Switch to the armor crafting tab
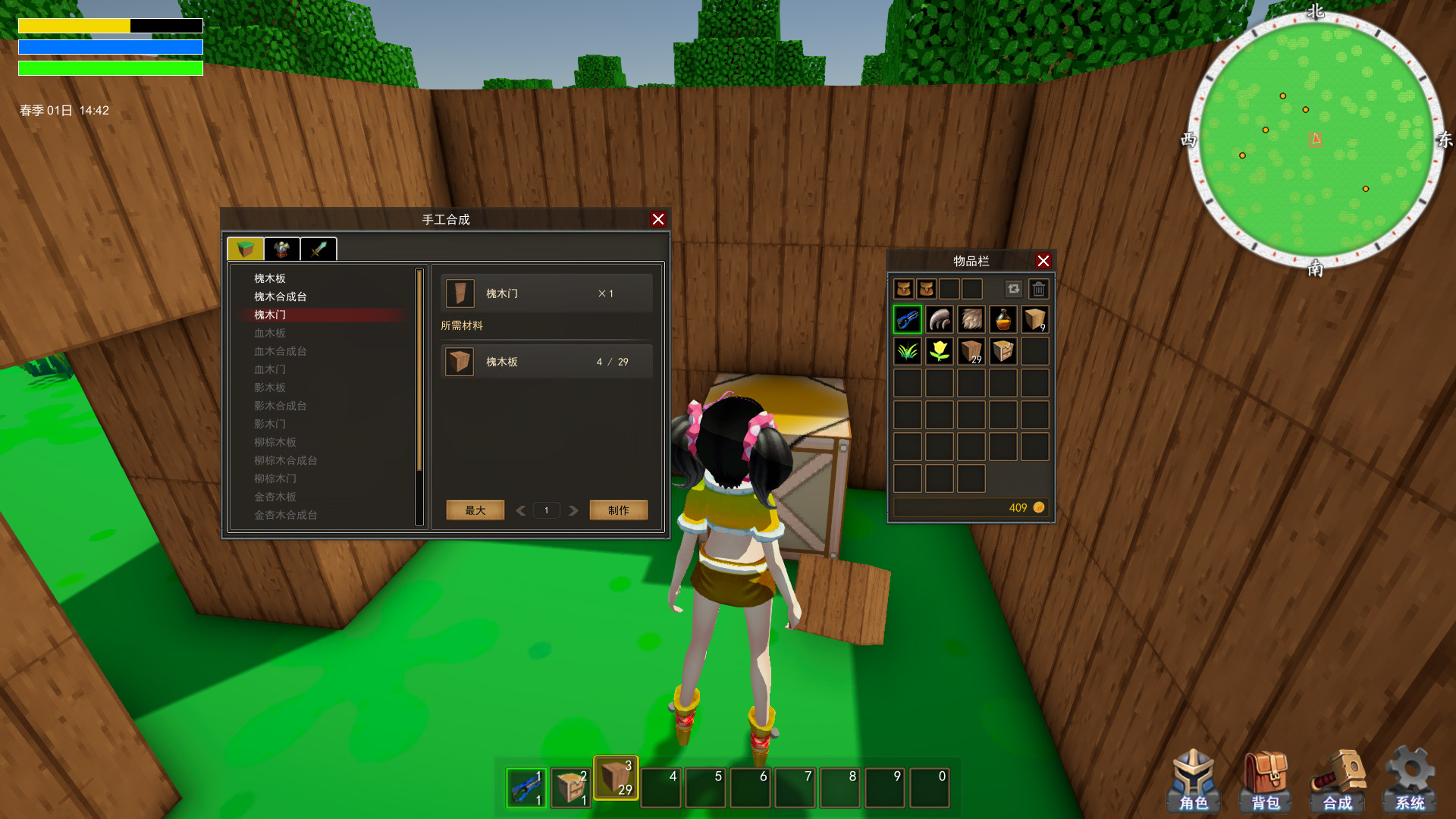 click(x=281, y=249)
